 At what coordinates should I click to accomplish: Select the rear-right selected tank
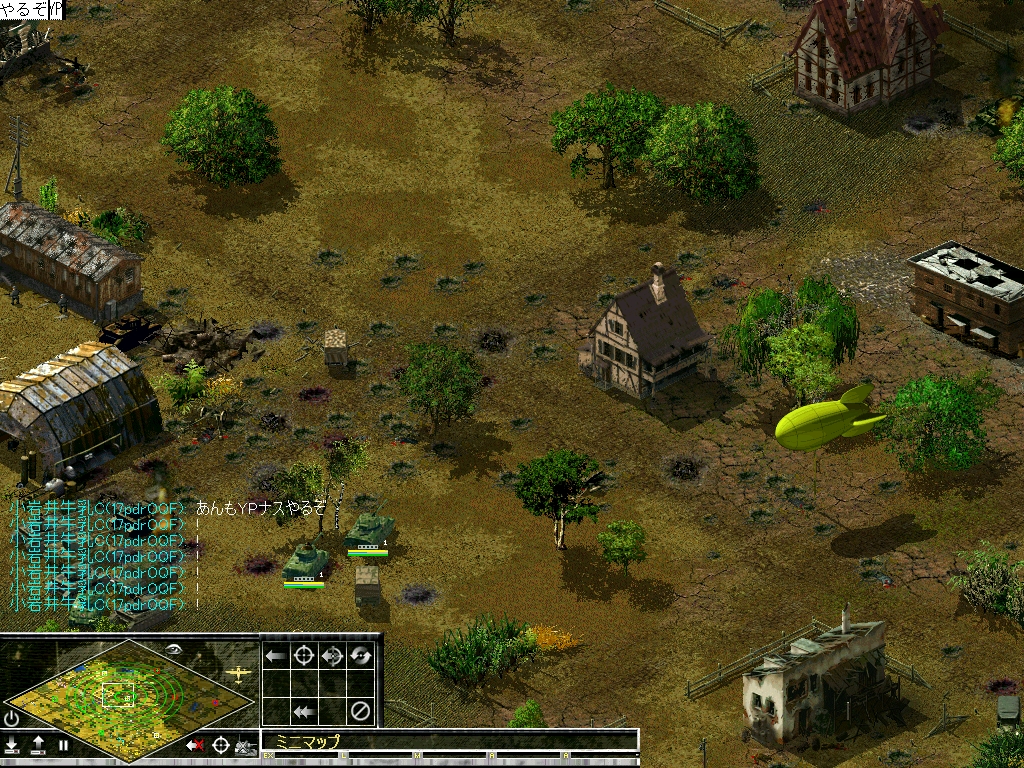tap(368, 530)
